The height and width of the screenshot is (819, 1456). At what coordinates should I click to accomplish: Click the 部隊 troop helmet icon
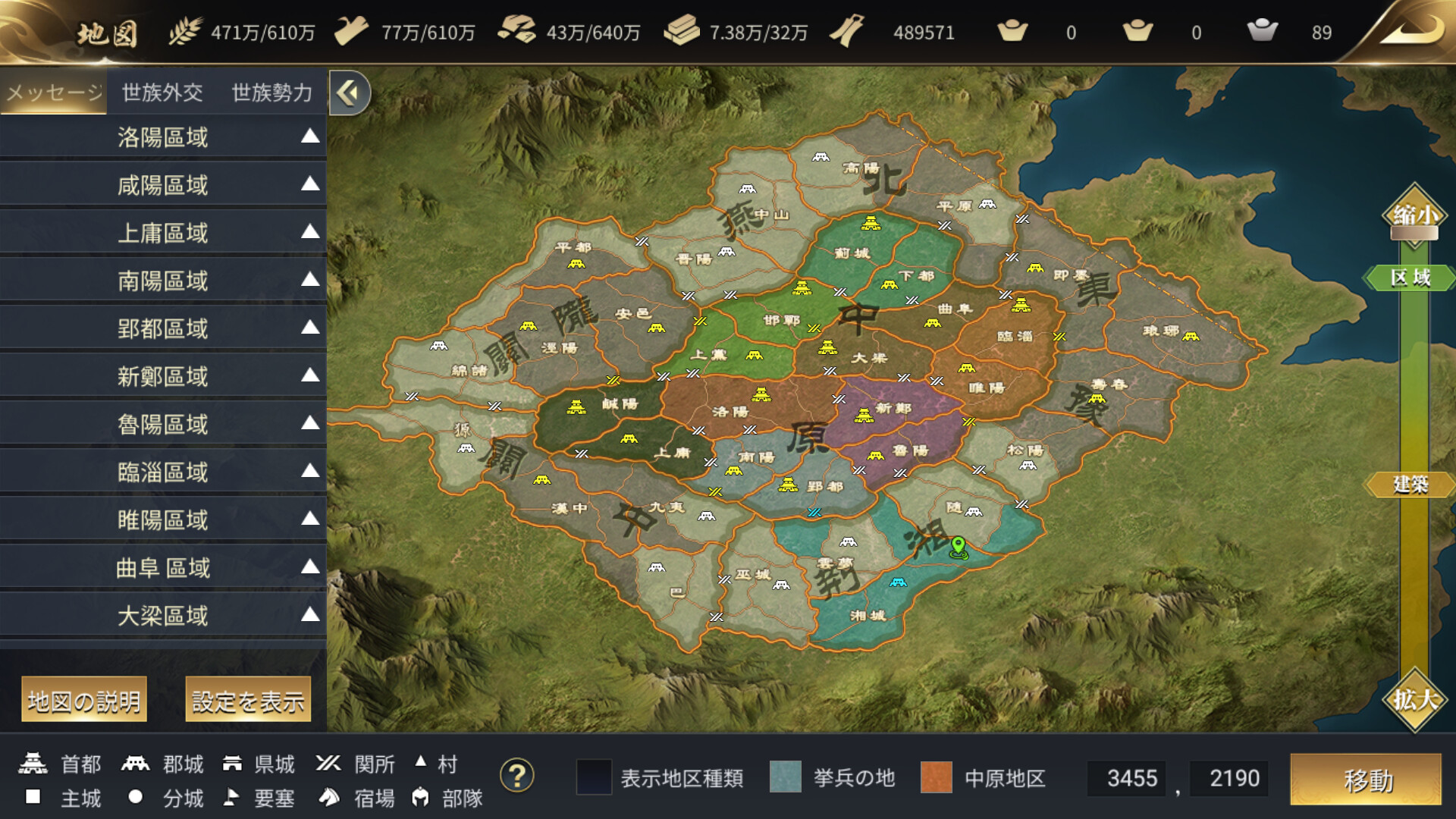420,799
